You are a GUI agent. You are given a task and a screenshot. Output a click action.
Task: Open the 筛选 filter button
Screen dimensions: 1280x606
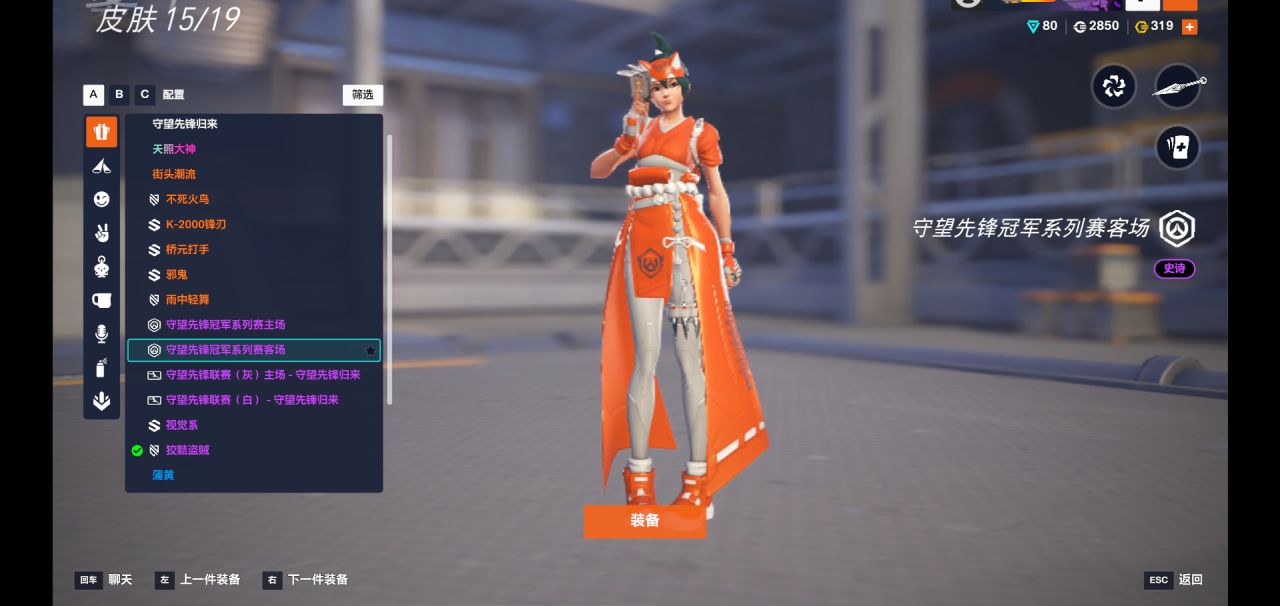click(362, 95)
